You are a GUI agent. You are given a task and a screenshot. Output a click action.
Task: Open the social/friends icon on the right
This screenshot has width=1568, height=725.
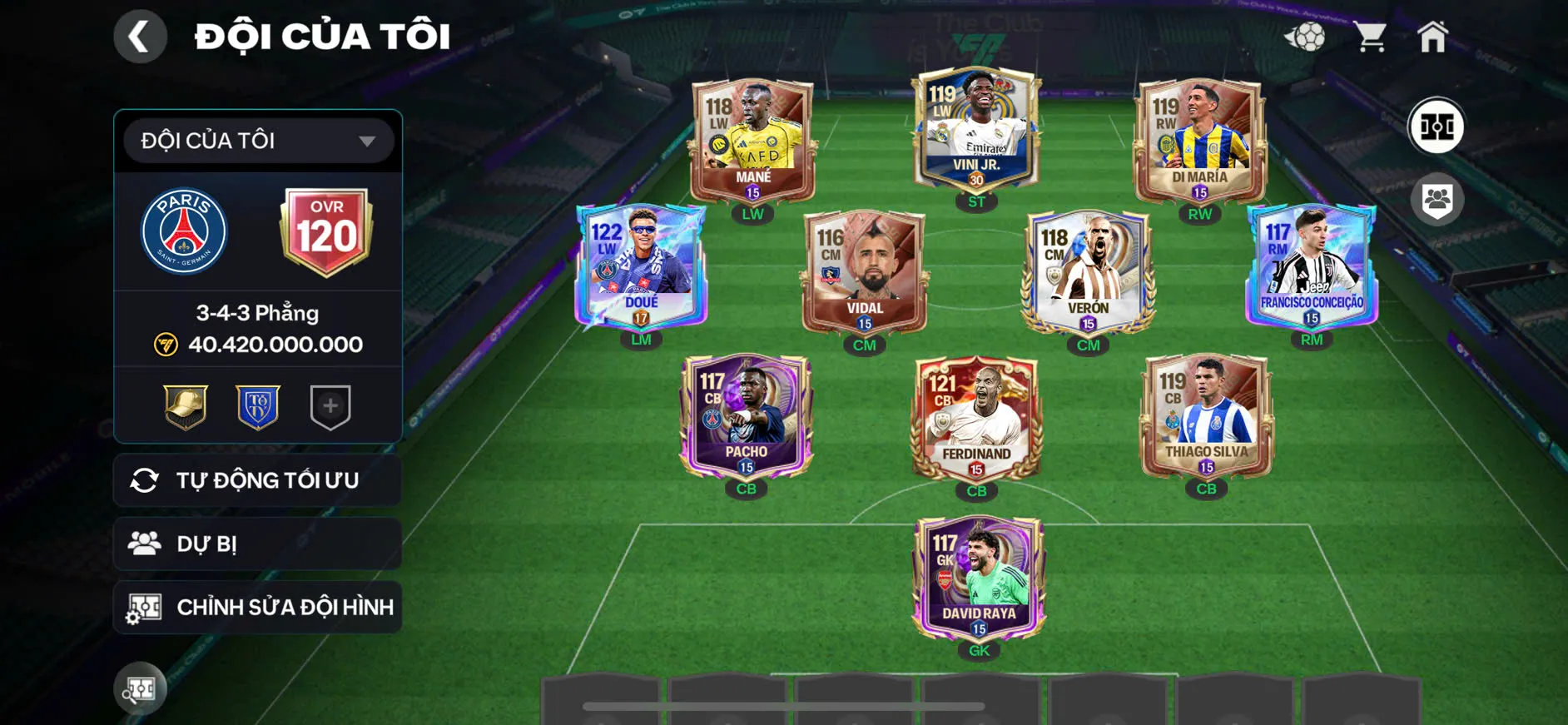pos(1439,197)
